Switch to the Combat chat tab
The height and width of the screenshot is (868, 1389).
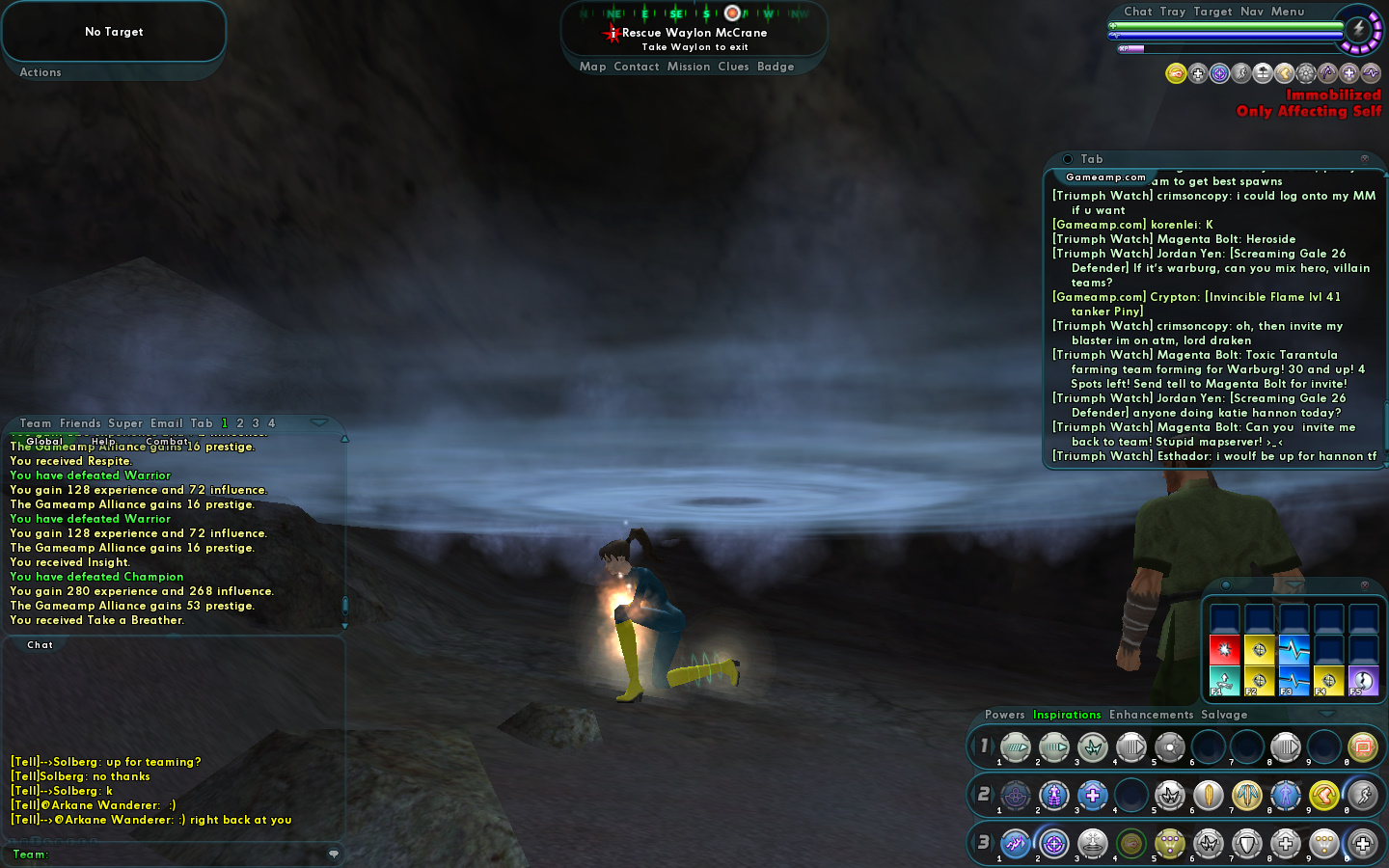(x=168, y=442)
